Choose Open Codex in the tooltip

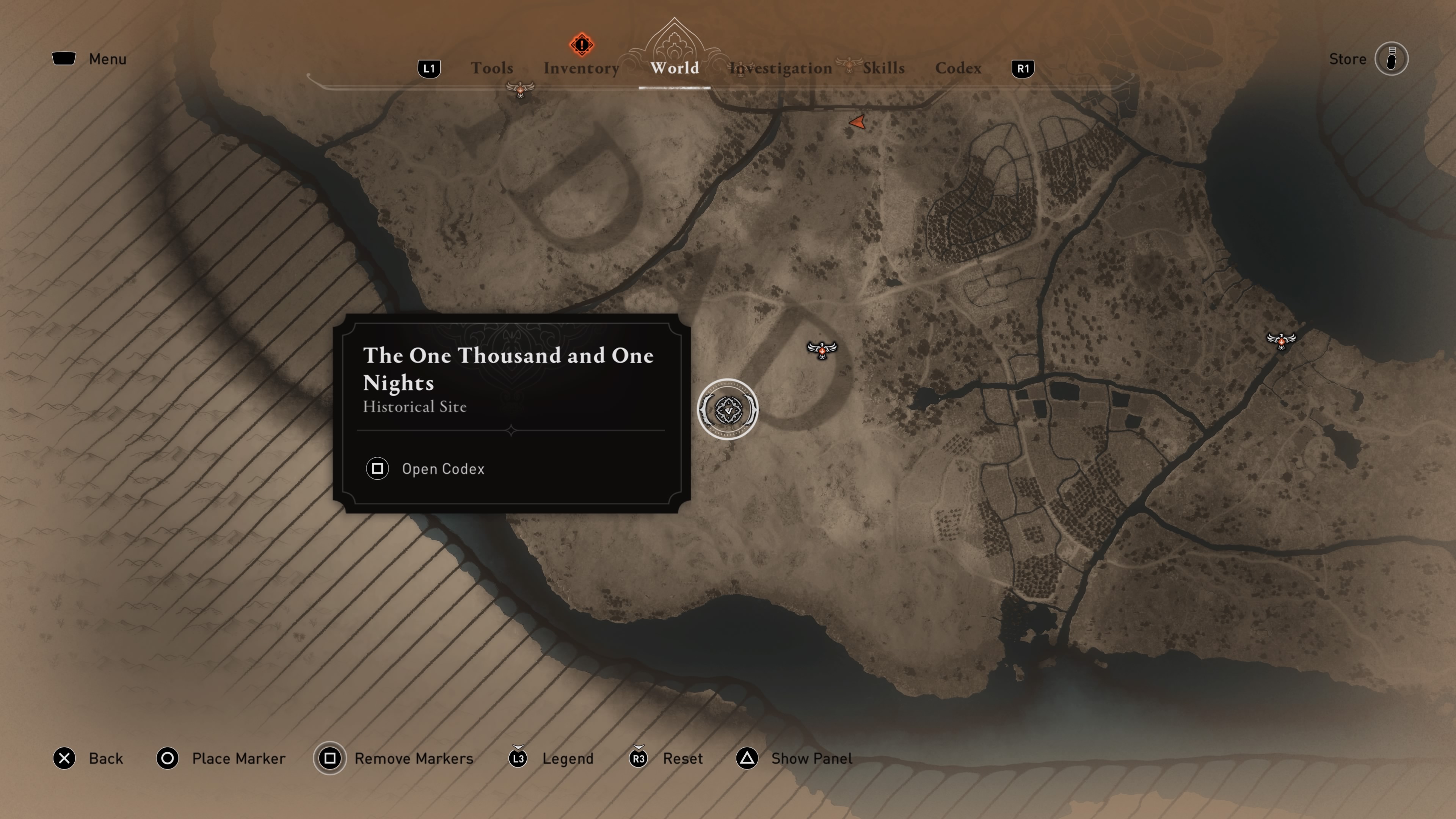pyautogui.click(x=442, y=469)
